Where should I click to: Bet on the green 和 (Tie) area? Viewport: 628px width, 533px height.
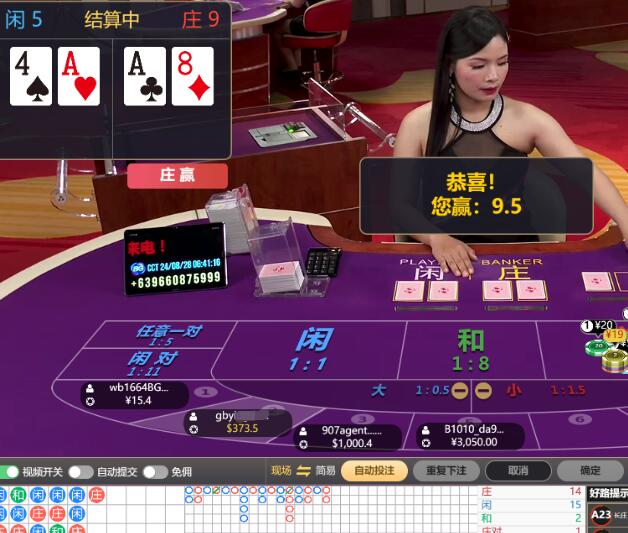point(468,349)
